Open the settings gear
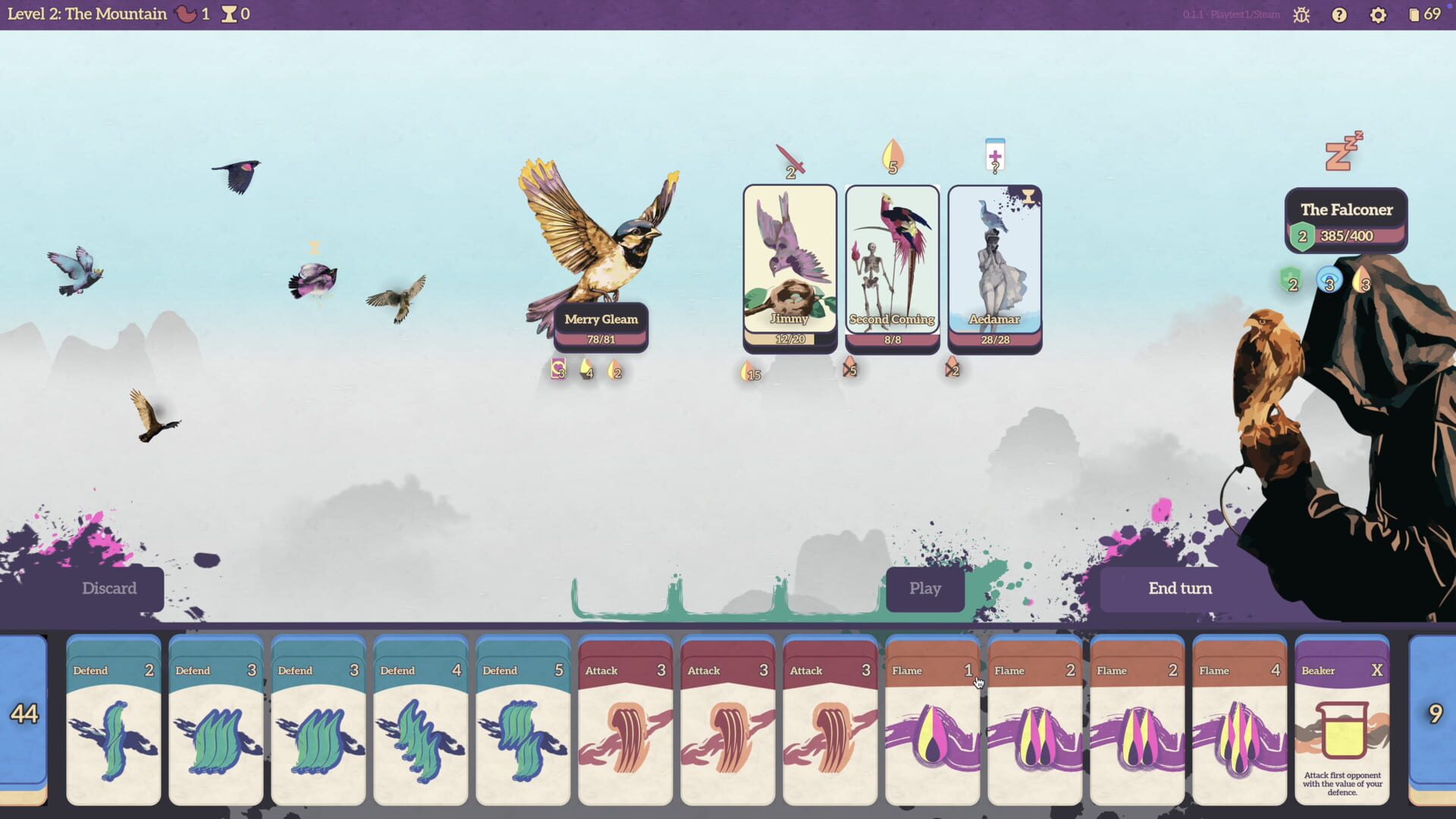 pyautogui.click(x=1378, y=14)
